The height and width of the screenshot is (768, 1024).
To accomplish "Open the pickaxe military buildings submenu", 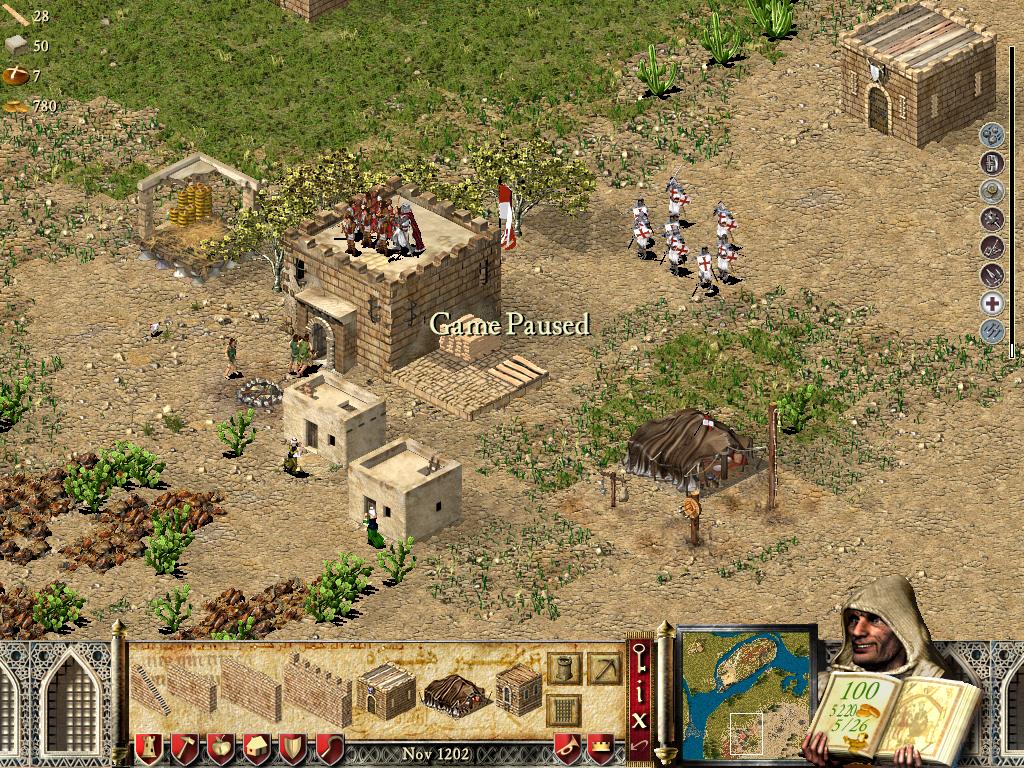I will click(604, 667).
